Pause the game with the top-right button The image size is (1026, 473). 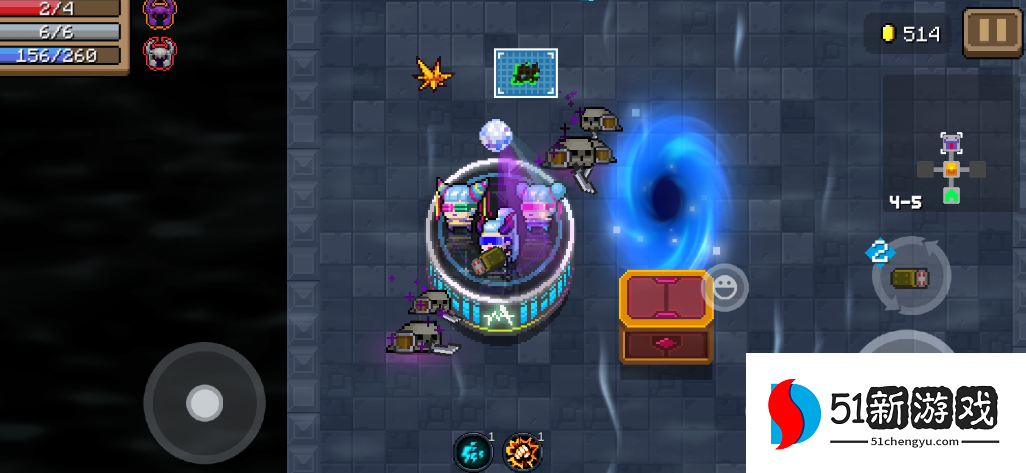tap(992, 31)
